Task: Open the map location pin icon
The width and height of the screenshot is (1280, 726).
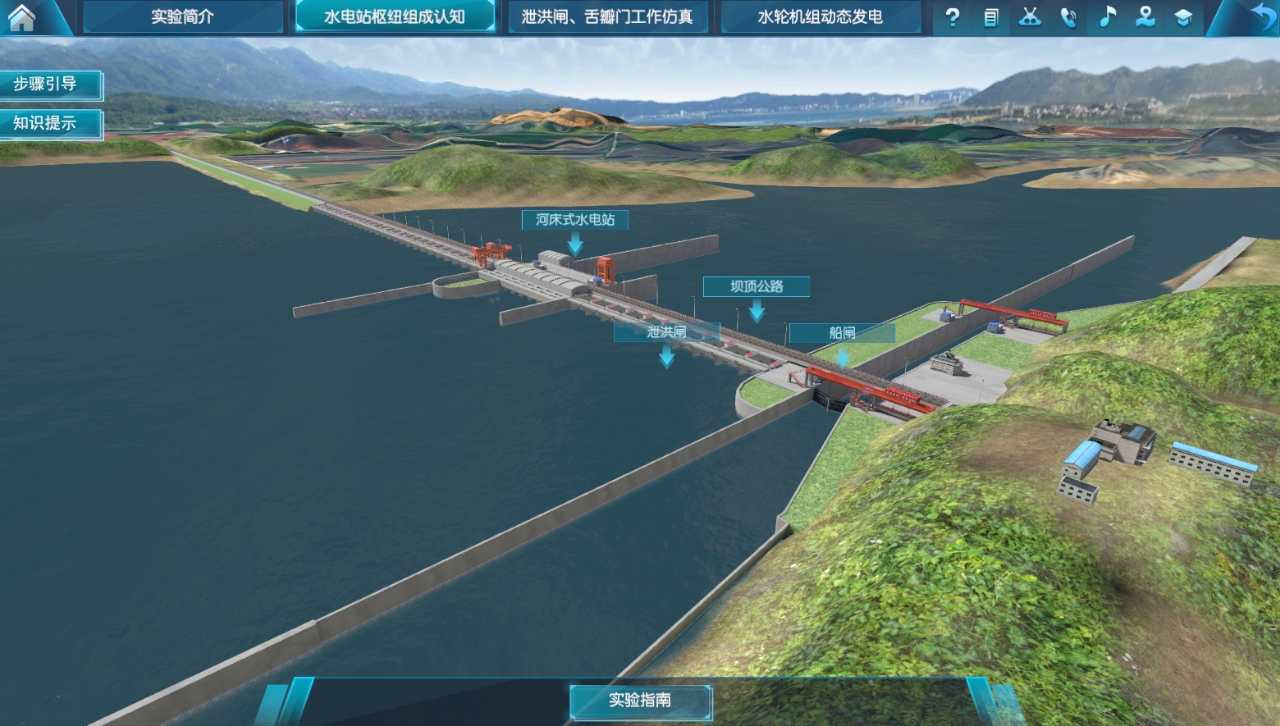Action: pyautogui.click(x=1145, y=17)
